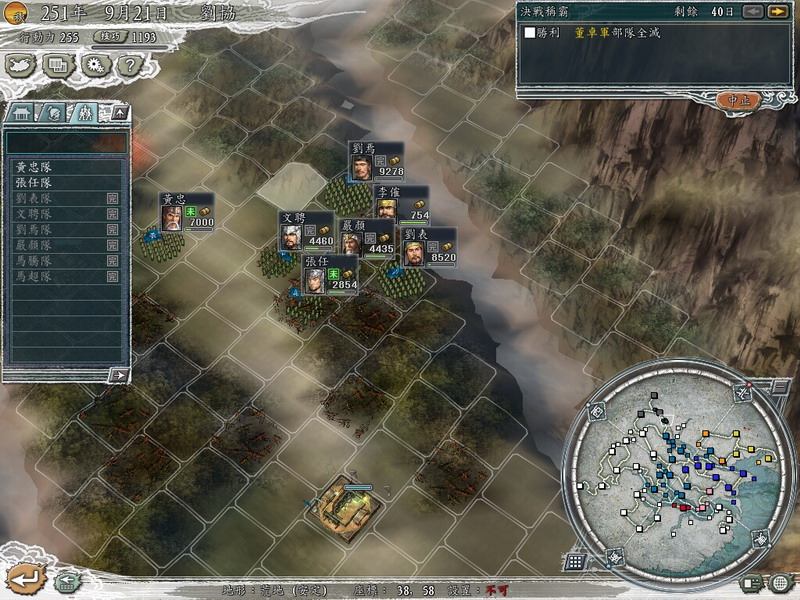Screen dimensions: 800x600
Task: Click the globe icon button
Action: [x=780, y=582]
